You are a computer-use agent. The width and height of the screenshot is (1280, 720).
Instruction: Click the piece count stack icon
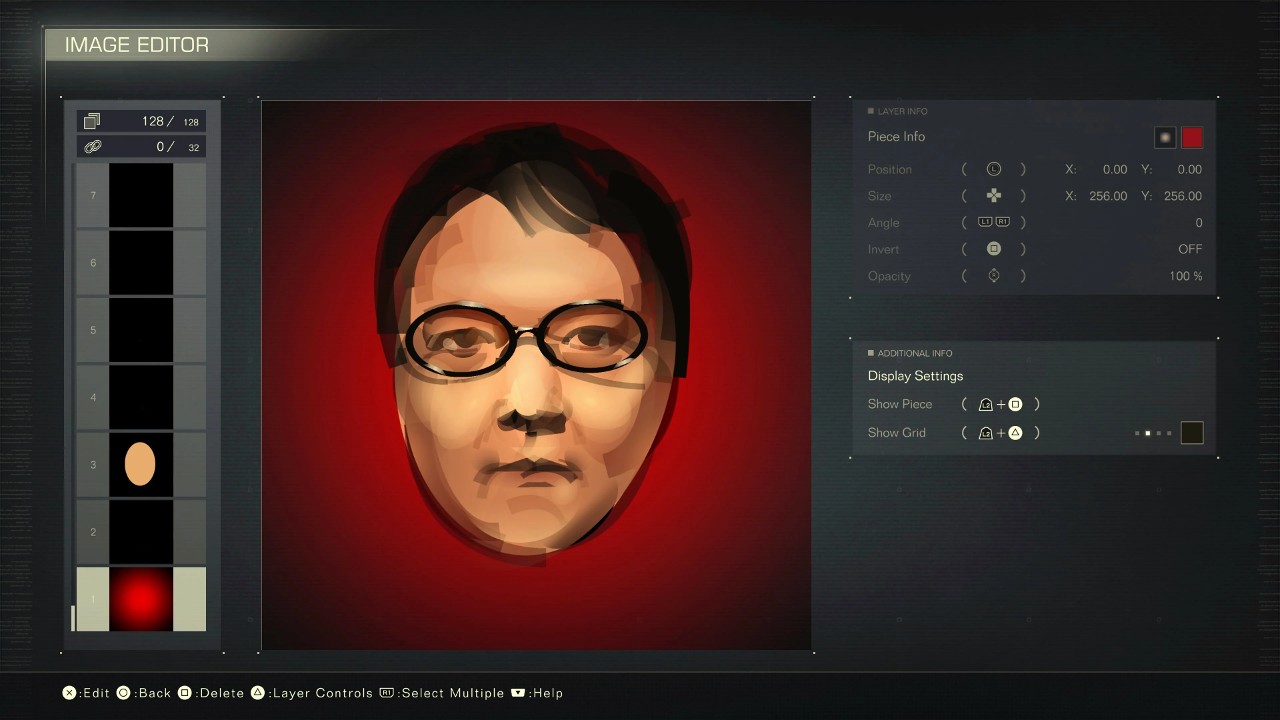pyautogui.click(x=92, y=120)
